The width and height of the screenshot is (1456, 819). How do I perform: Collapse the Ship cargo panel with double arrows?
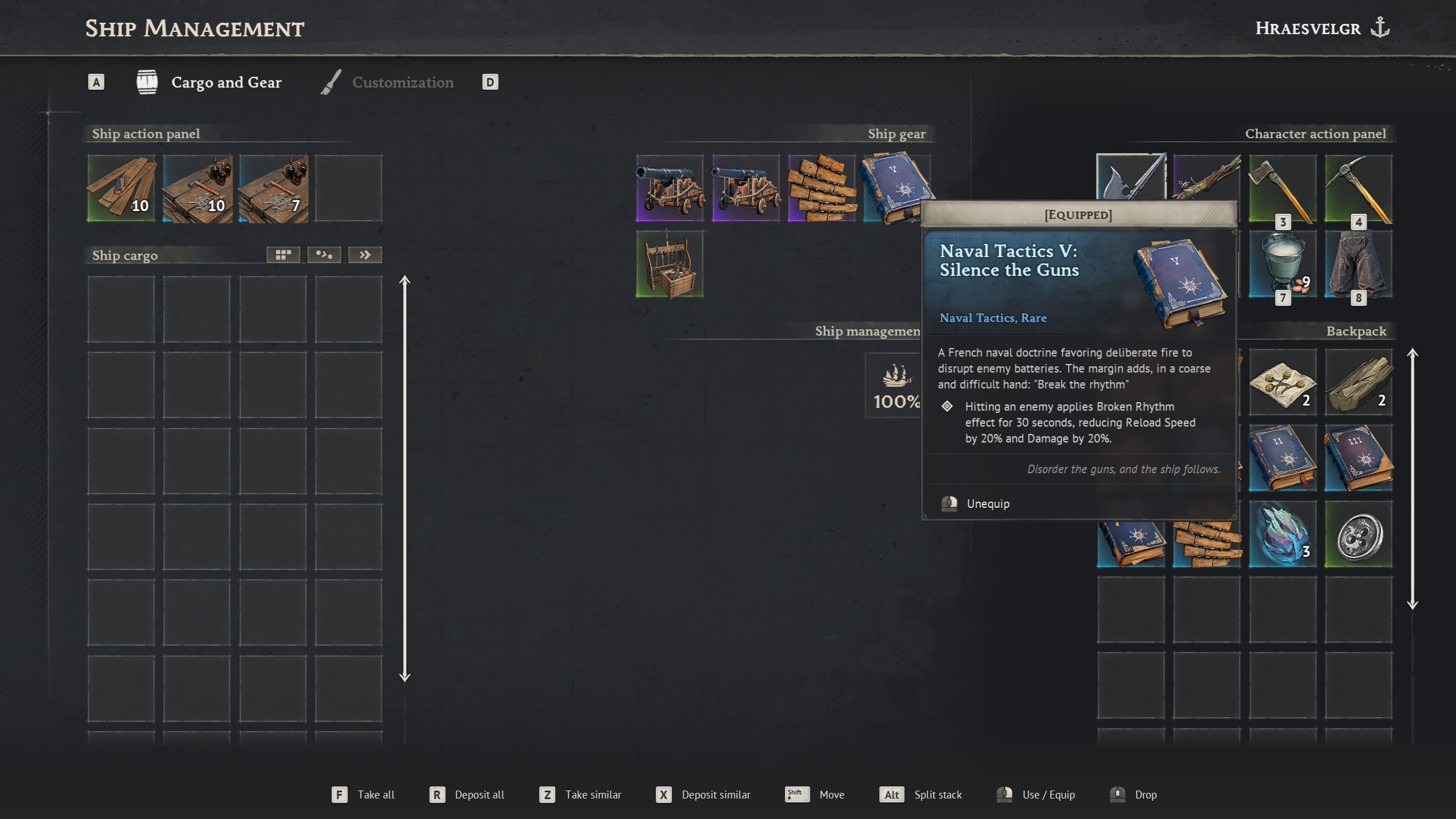[365, 254]
